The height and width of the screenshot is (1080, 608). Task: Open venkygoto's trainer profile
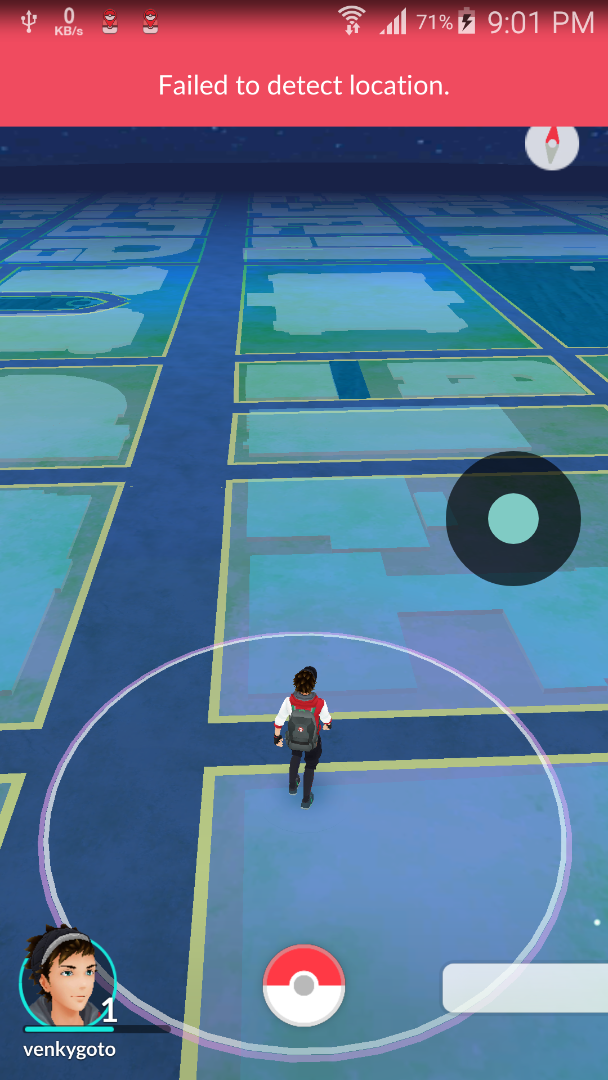click(68, 979)
